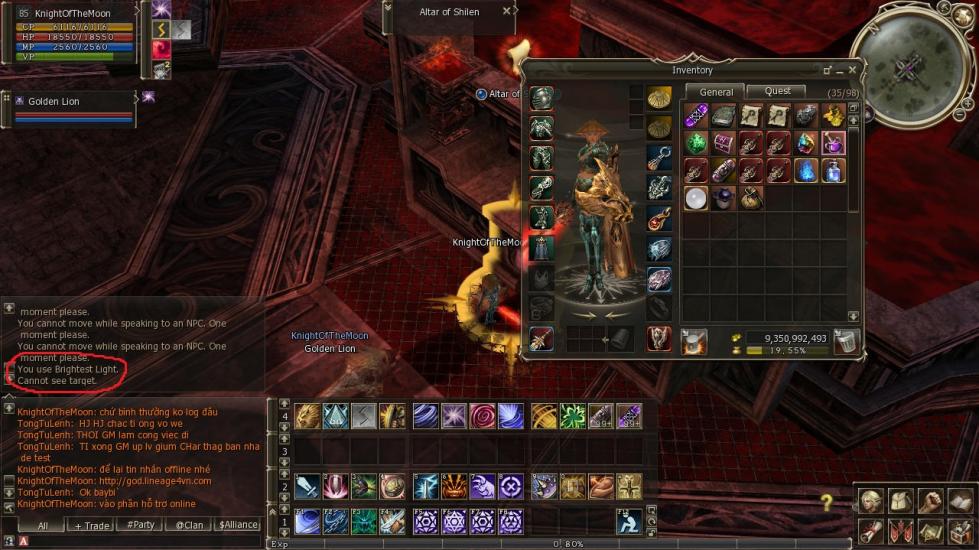Image resolution: width=979 pixels, height=550 pixels.
Task: Use the pink spiral skill icon
Action: (x=482, y=416)
